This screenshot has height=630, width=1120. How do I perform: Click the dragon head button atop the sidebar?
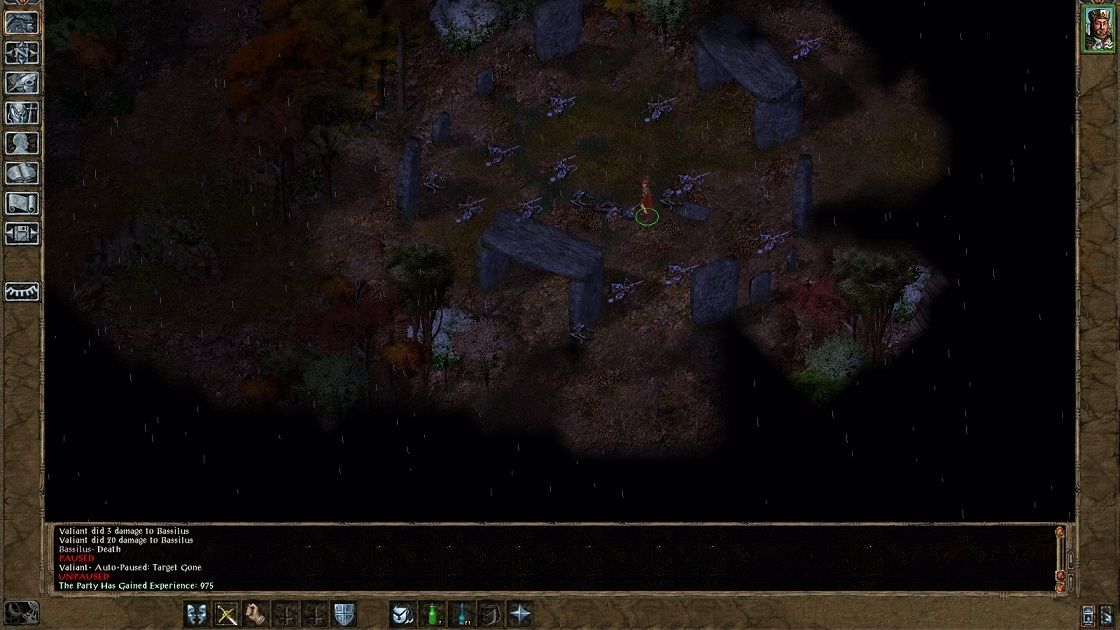(x=22, y=22)
